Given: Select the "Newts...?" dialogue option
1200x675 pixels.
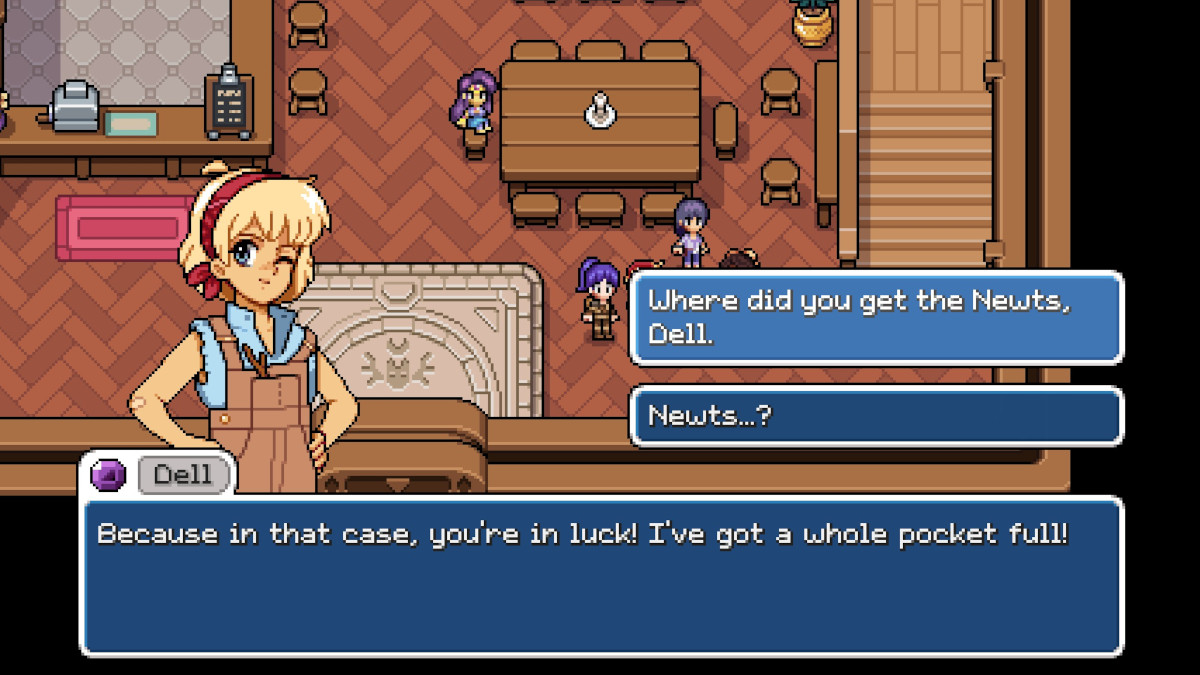Looking at the screenshot, I should click(876, 416).
